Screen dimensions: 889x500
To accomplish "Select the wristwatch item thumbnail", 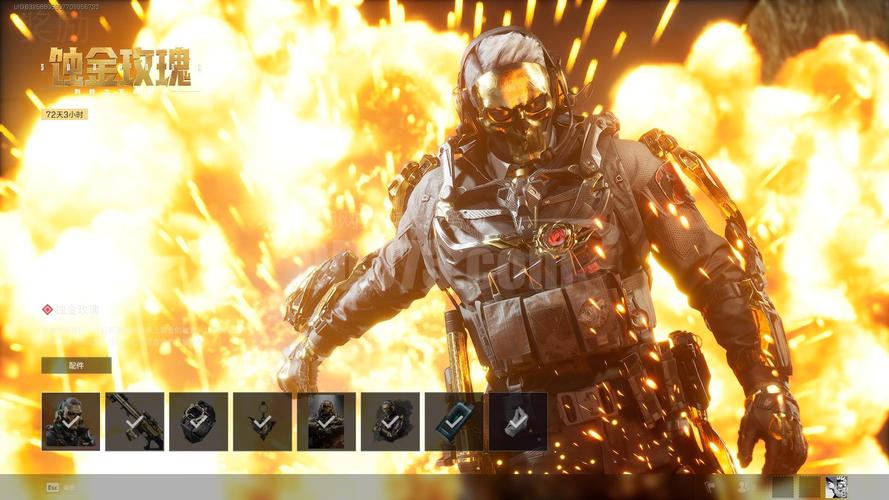I will tap(199, 421).
